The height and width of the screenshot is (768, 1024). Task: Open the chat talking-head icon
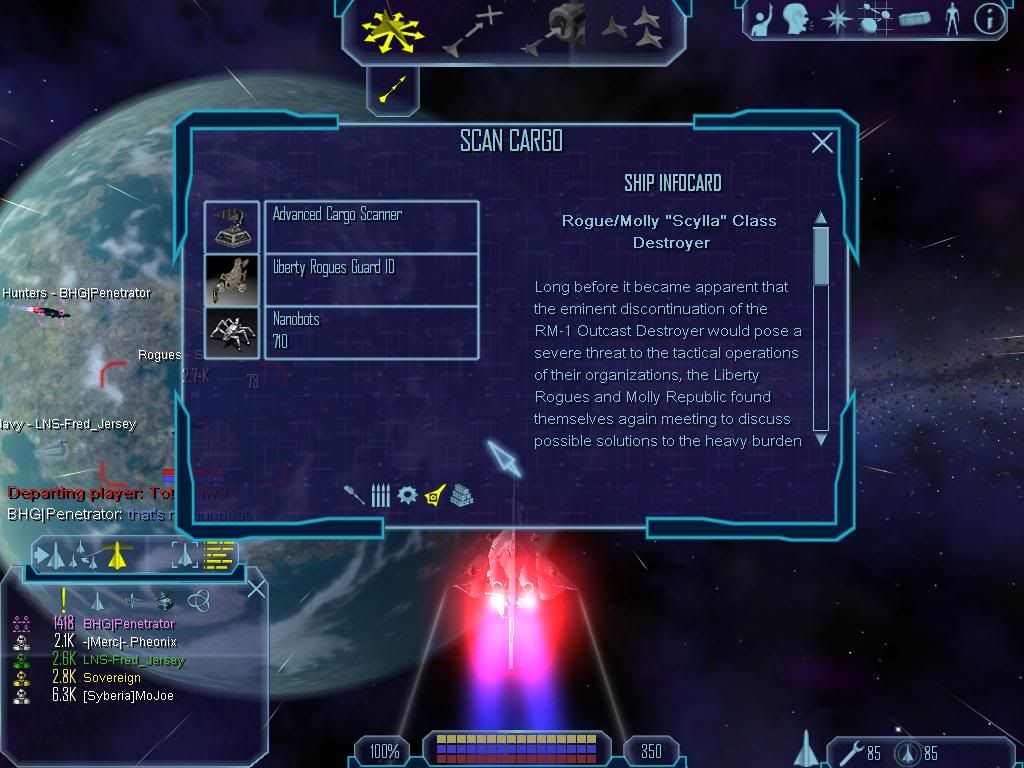(796, 18)
